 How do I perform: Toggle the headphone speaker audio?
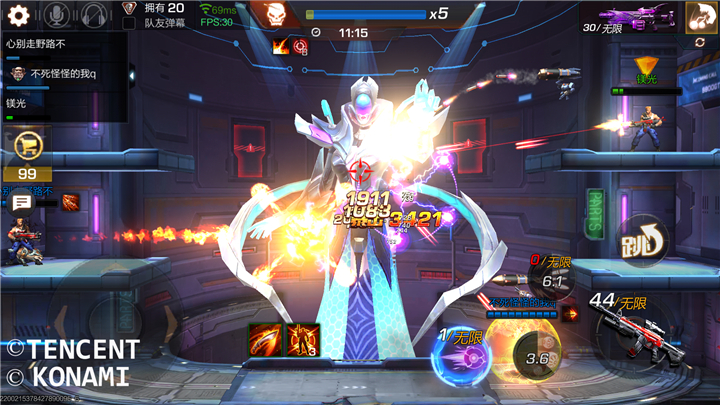tap(94, 15)
